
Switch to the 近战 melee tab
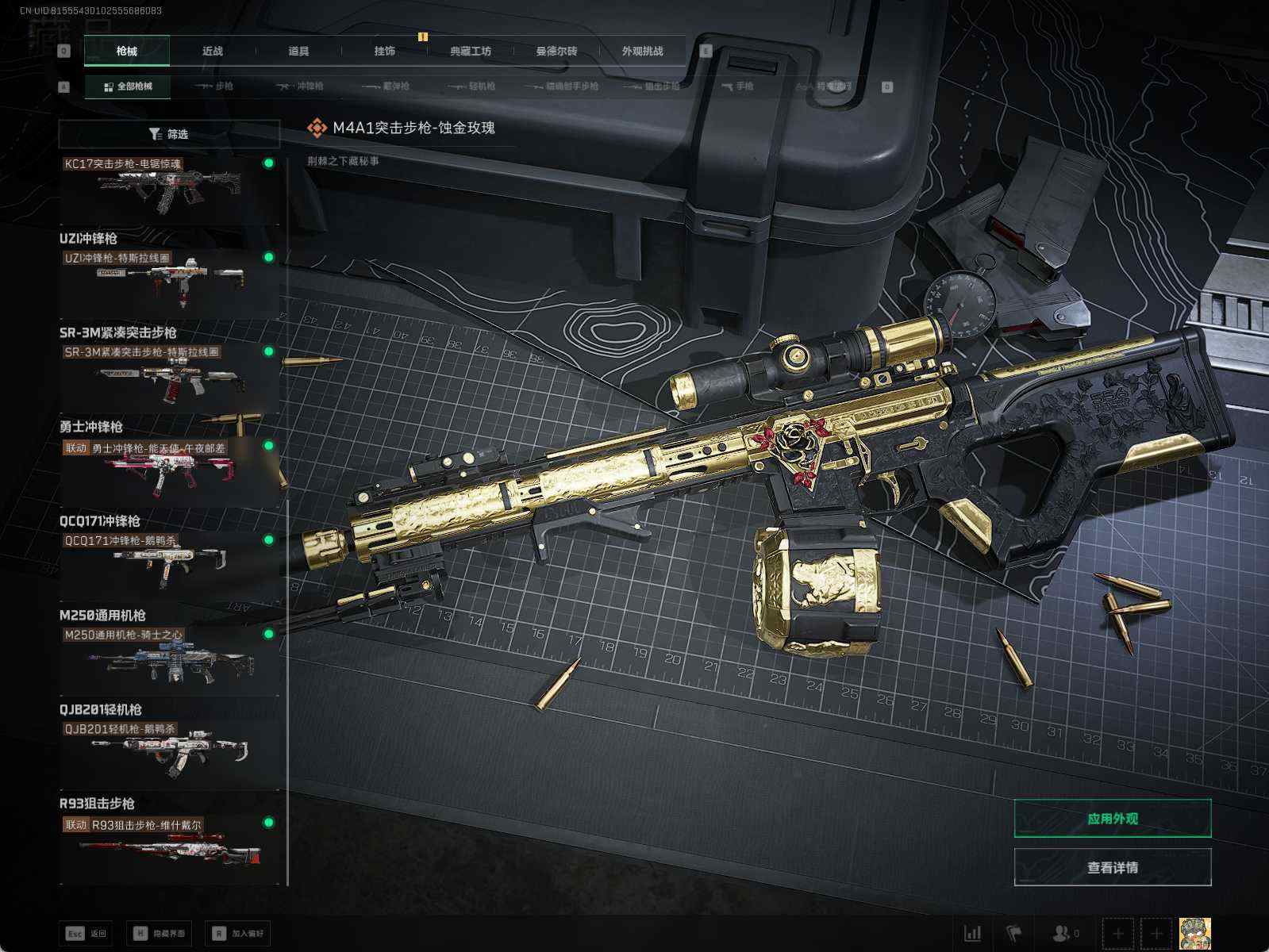point(213,51)
